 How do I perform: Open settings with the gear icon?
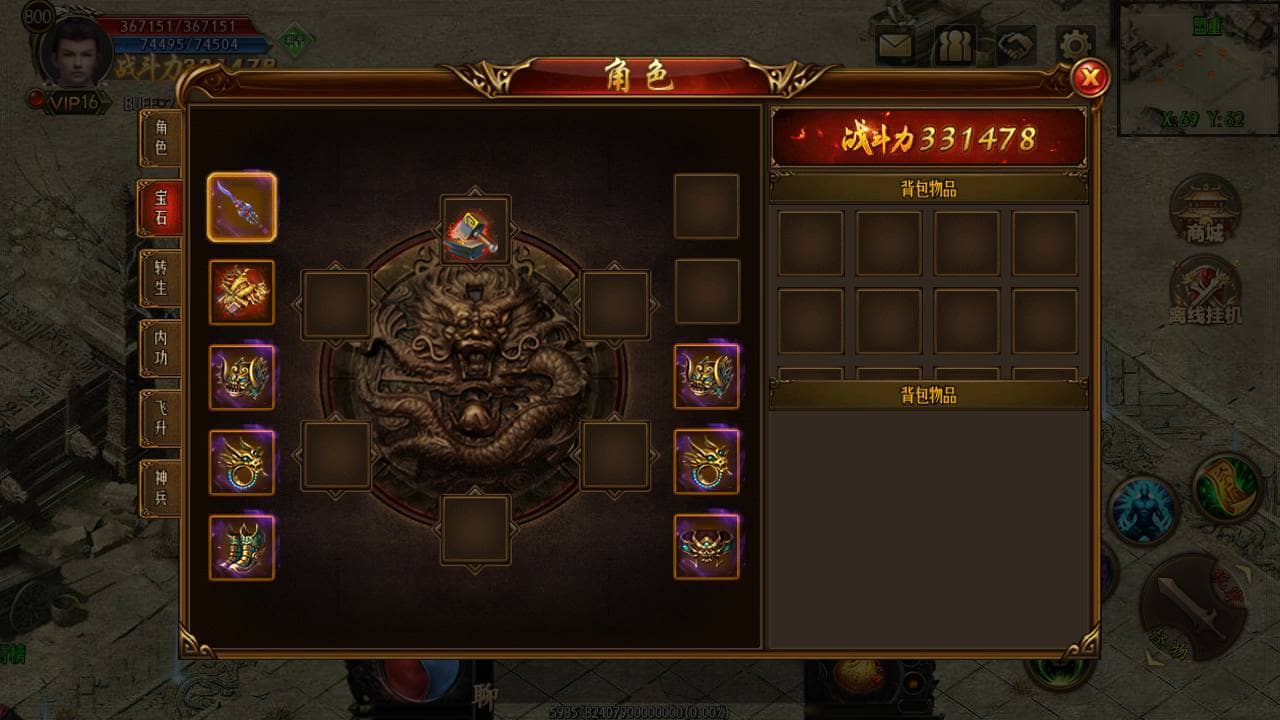coord(1075,46)
